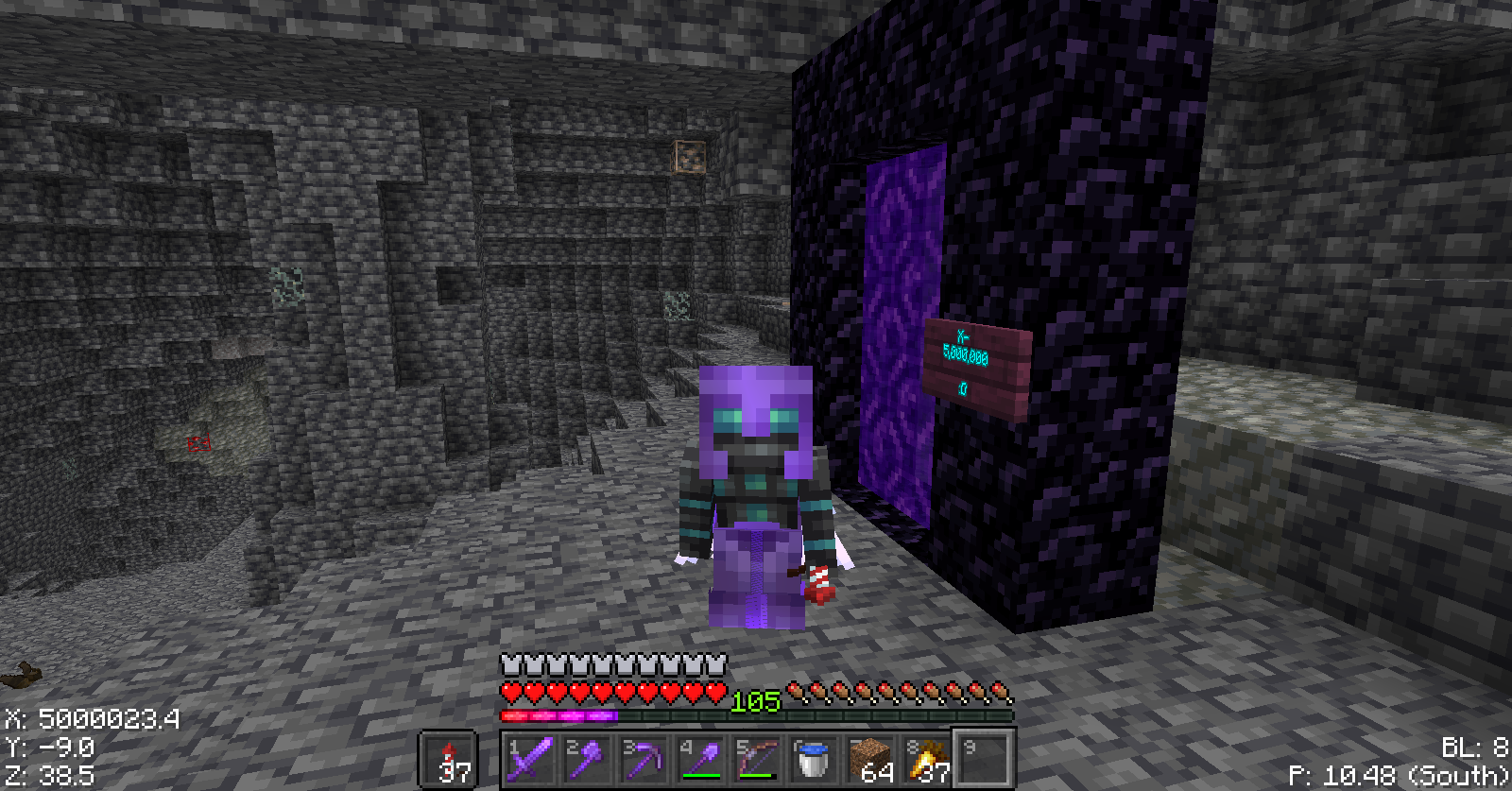Screen dimensions: 1512x791
Task: Click the firework rocket in the offhand slot
Action: click(x=452, y=761)
